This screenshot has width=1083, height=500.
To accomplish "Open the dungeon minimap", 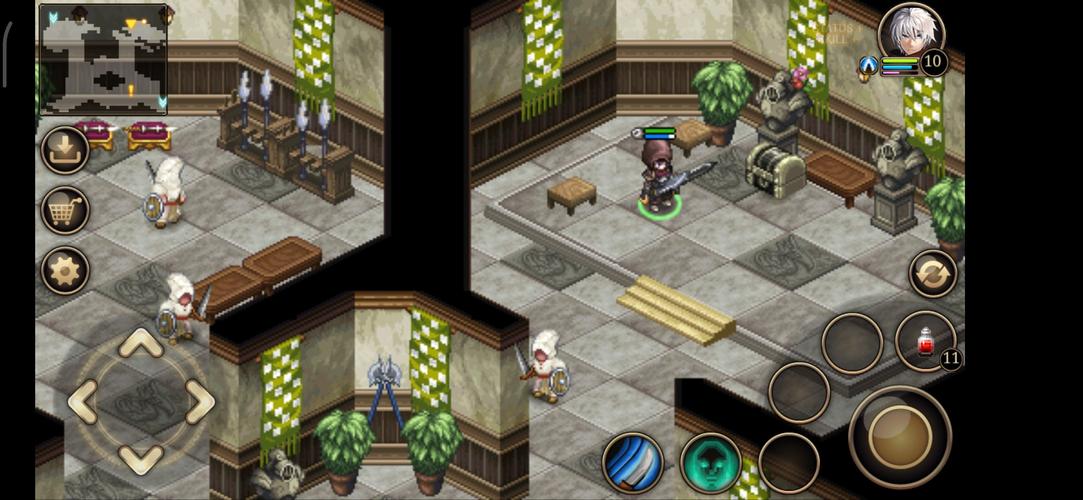I will [103, 59].
